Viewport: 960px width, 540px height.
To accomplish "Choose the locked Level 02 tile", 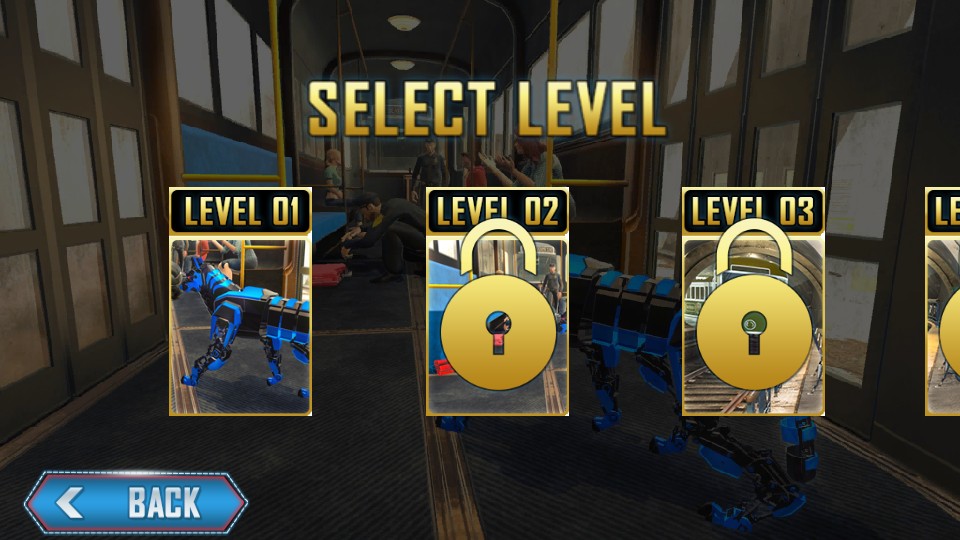I will (x=497, y=302).
